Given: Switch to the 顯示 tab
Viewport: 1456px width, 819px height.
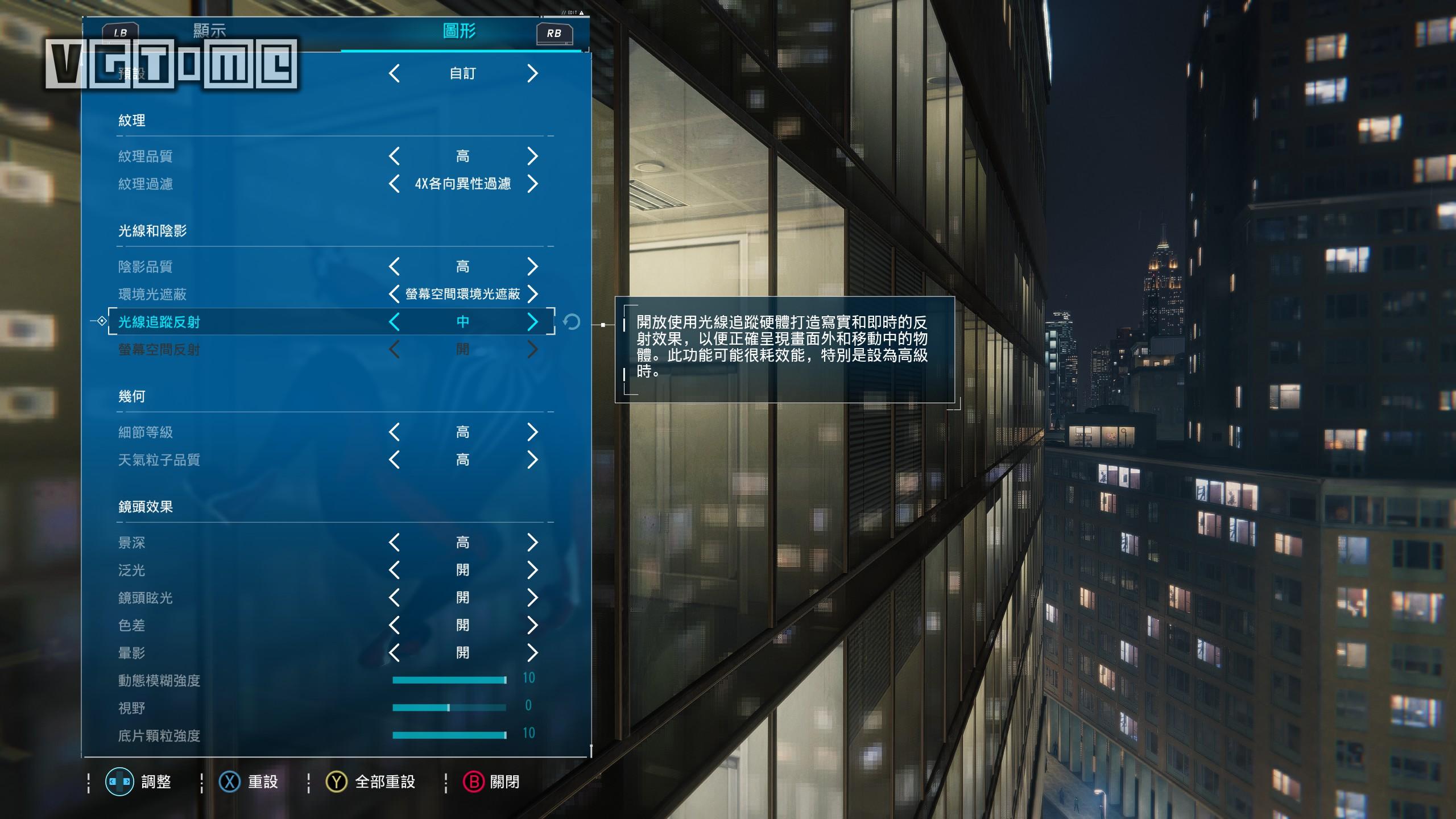Looking at the screenshot, I should [x=209, y=31].
